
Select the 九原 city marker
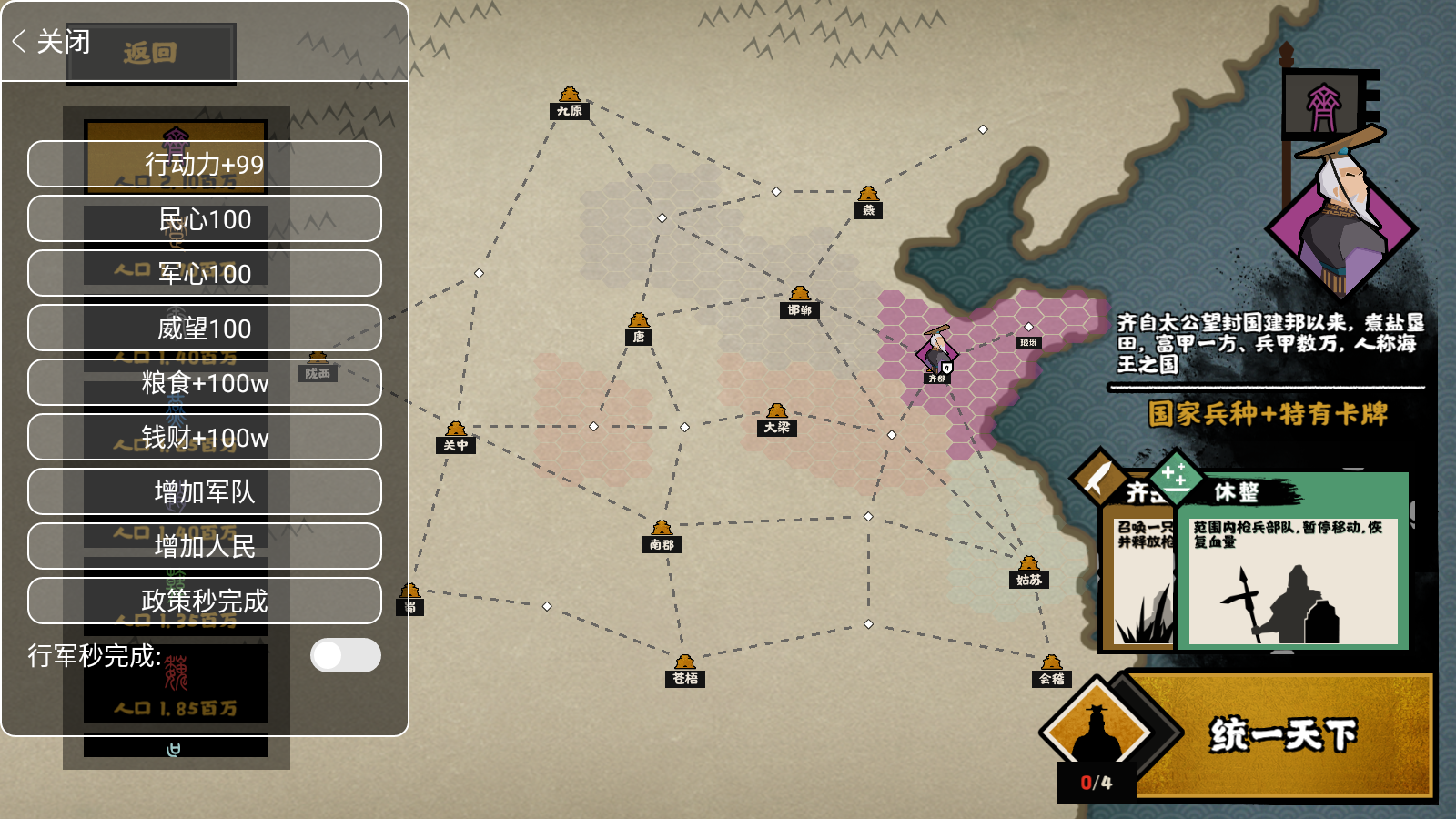570,102
